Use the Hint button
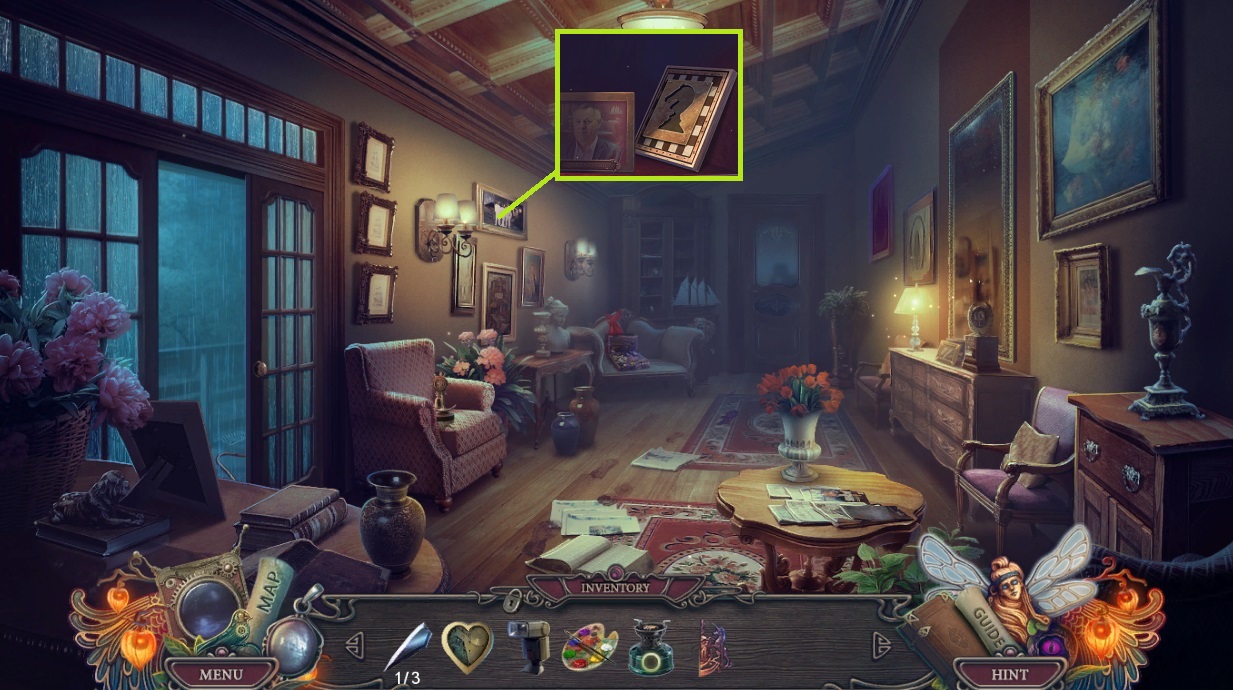1233x690 pixels. tap(1009, 674)
